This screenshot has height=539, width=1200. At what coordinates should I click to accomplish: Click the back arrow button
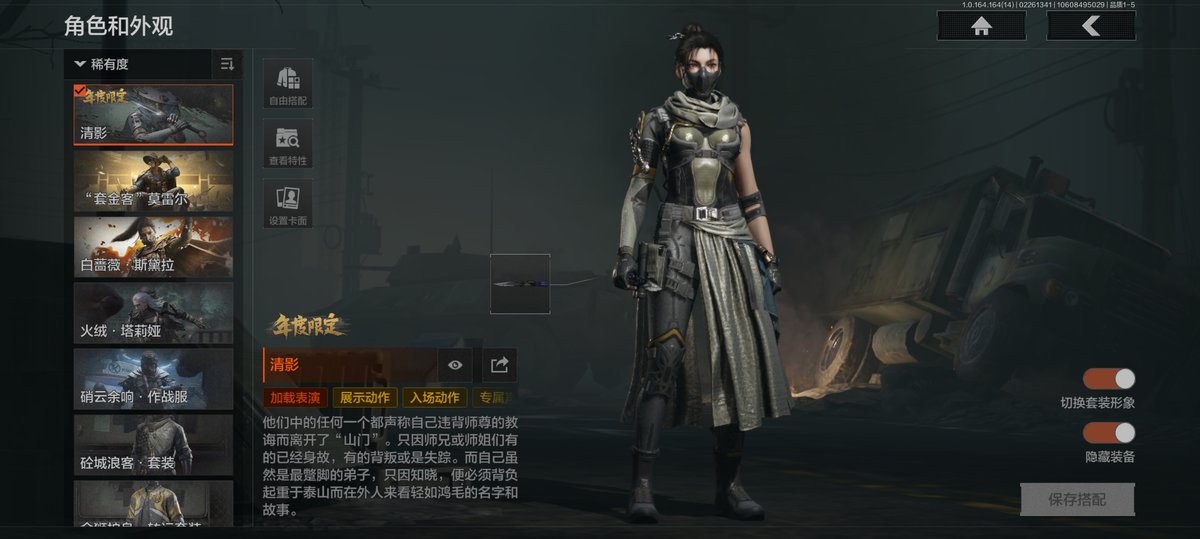[x=1091, y=27]
